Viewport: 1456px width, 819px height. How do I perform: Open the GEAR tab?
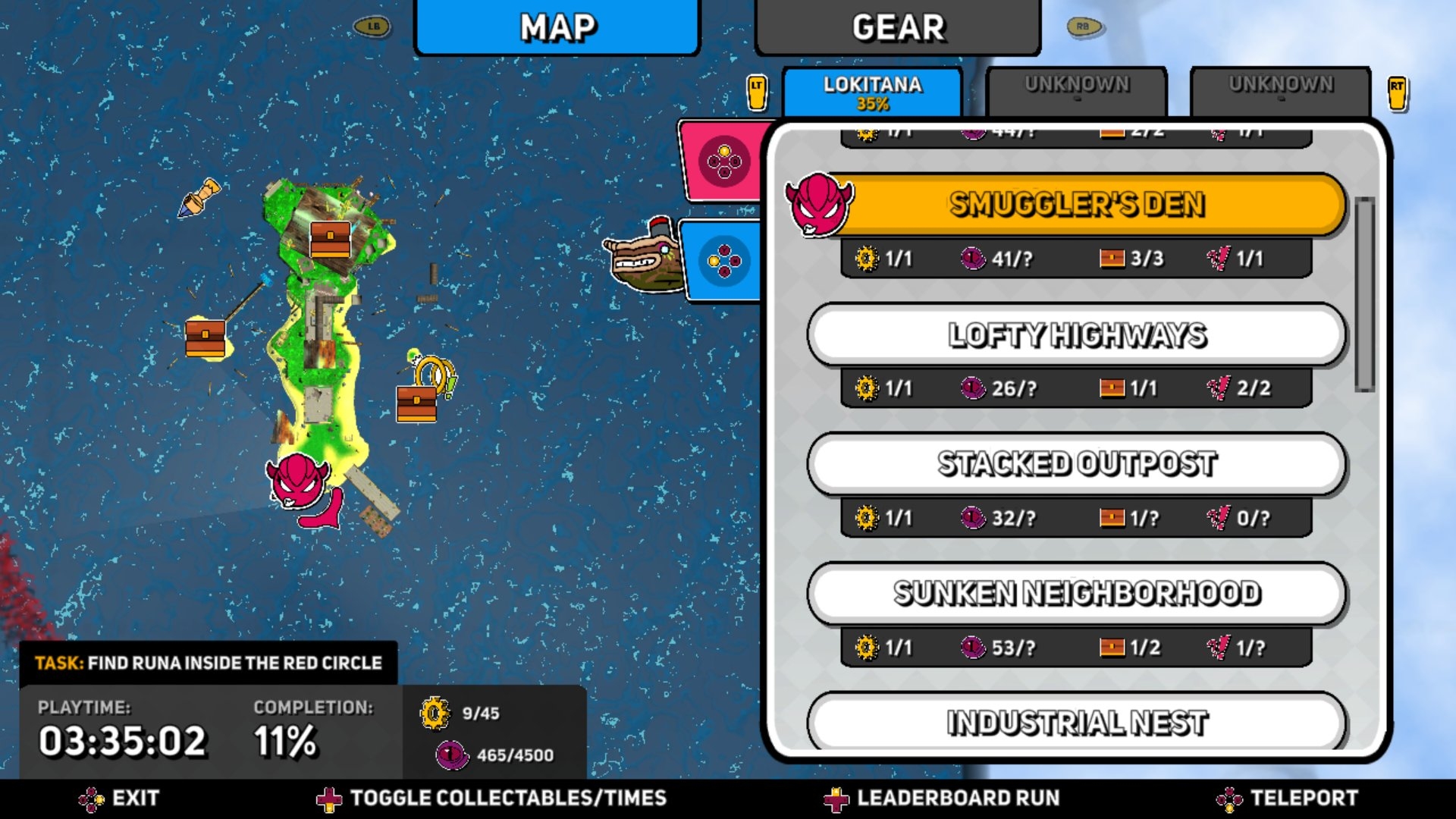[x=898, y=28]
